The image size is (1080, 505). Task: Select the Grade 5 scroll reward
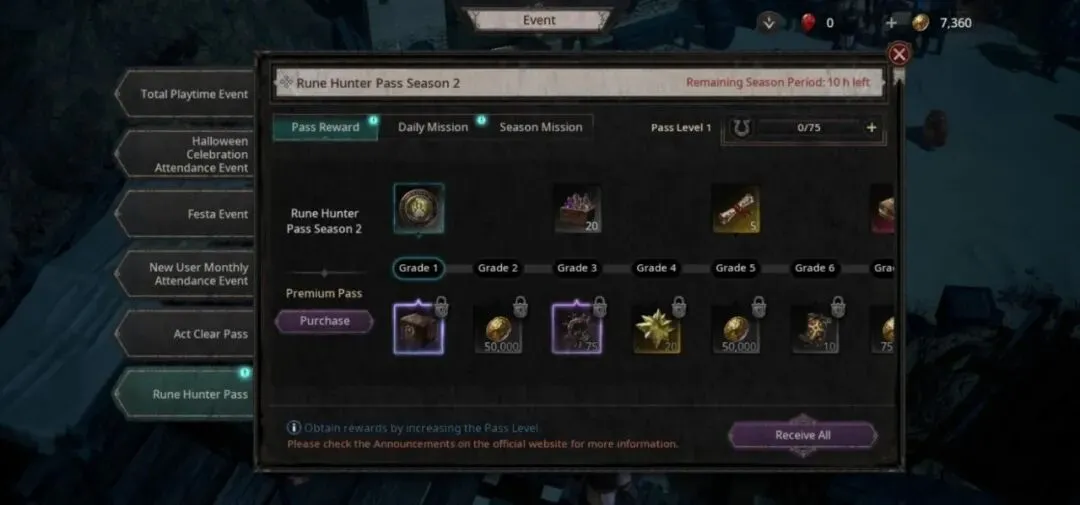click(735, 208)
